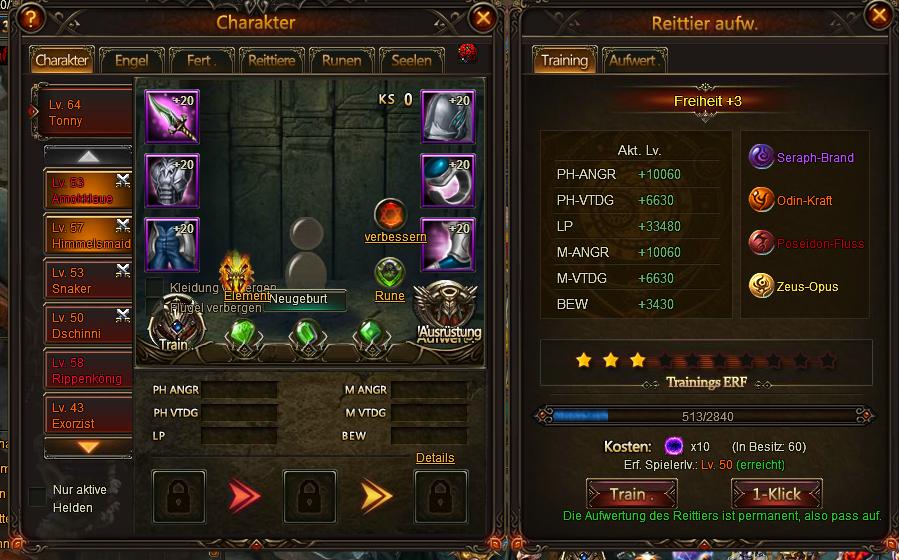The height and width of the screenshot is (560, 899).
Task: Open the Fert. tab
Action: pos(201,60)
